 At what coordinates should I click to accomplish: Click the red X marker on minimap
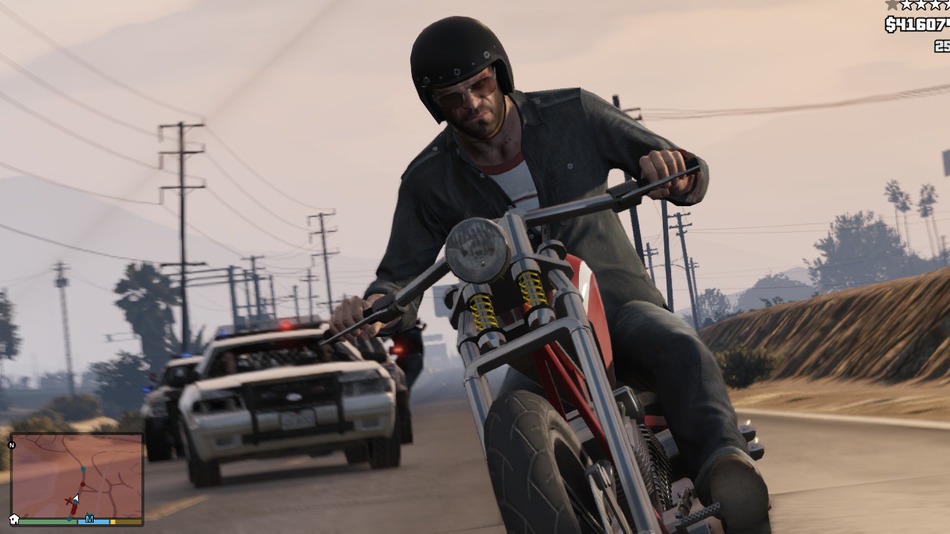pyautogui.click(x=69, y=500)
